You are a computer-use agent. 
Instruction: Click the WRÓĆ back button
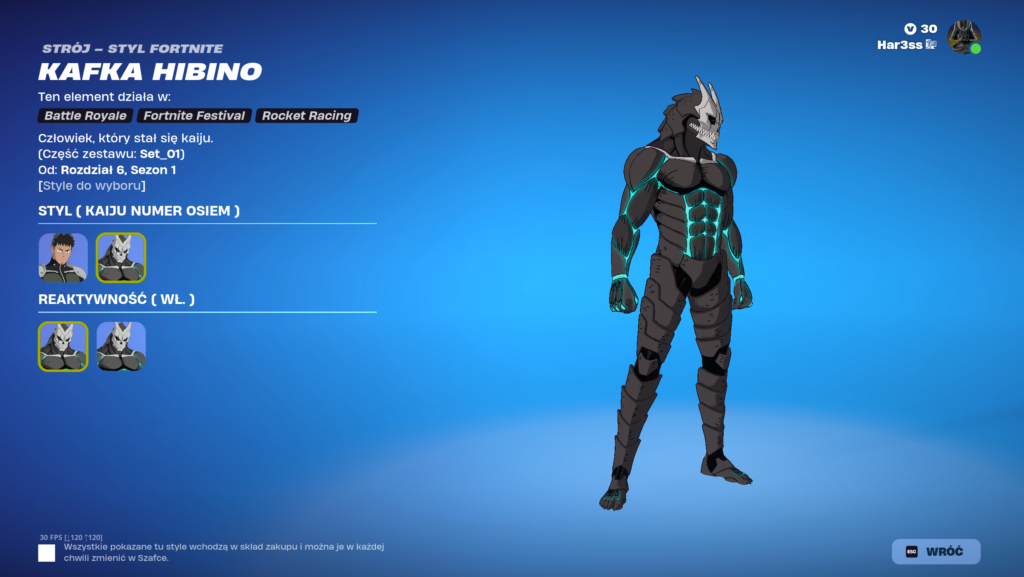936,551
